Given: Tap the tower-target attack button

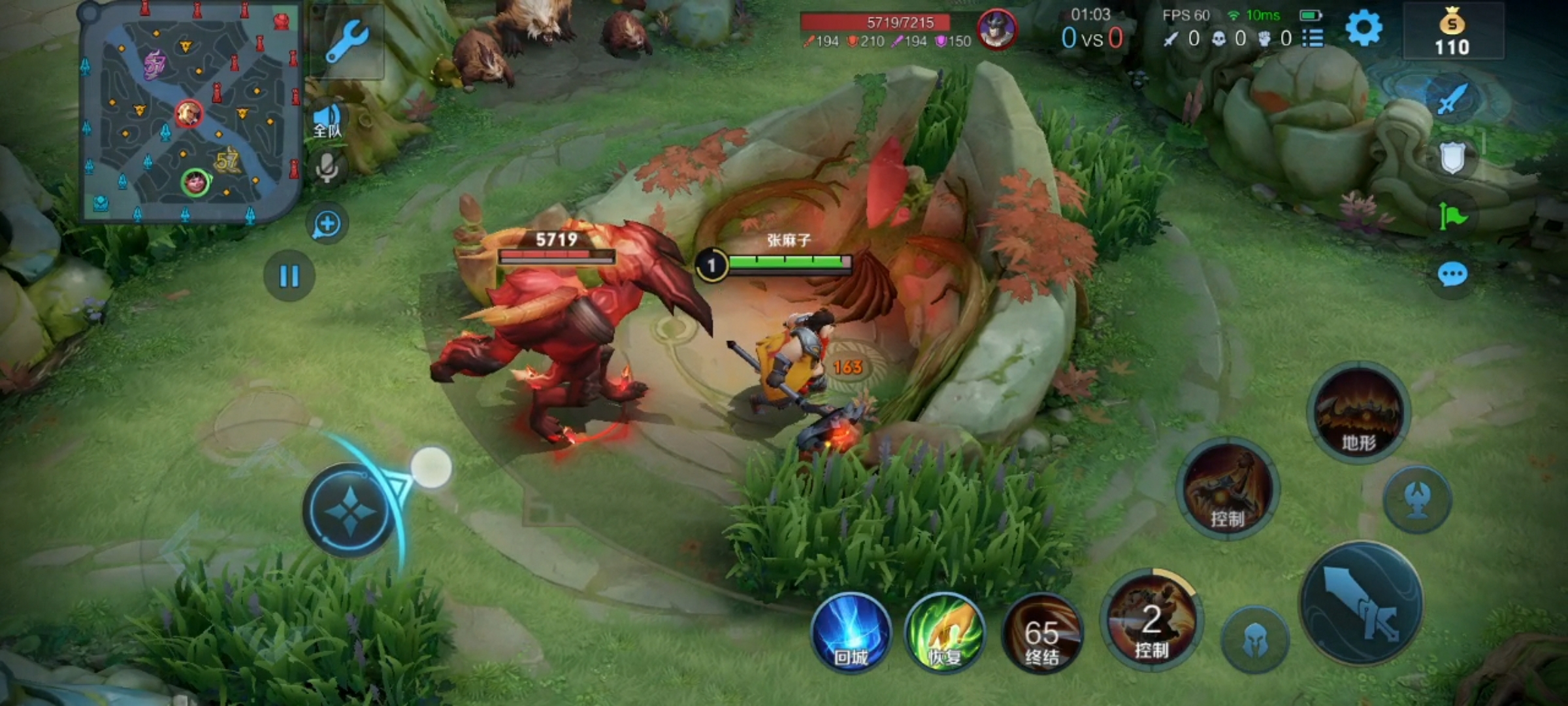Looking at the screenshot, I should coord(1418,499).
